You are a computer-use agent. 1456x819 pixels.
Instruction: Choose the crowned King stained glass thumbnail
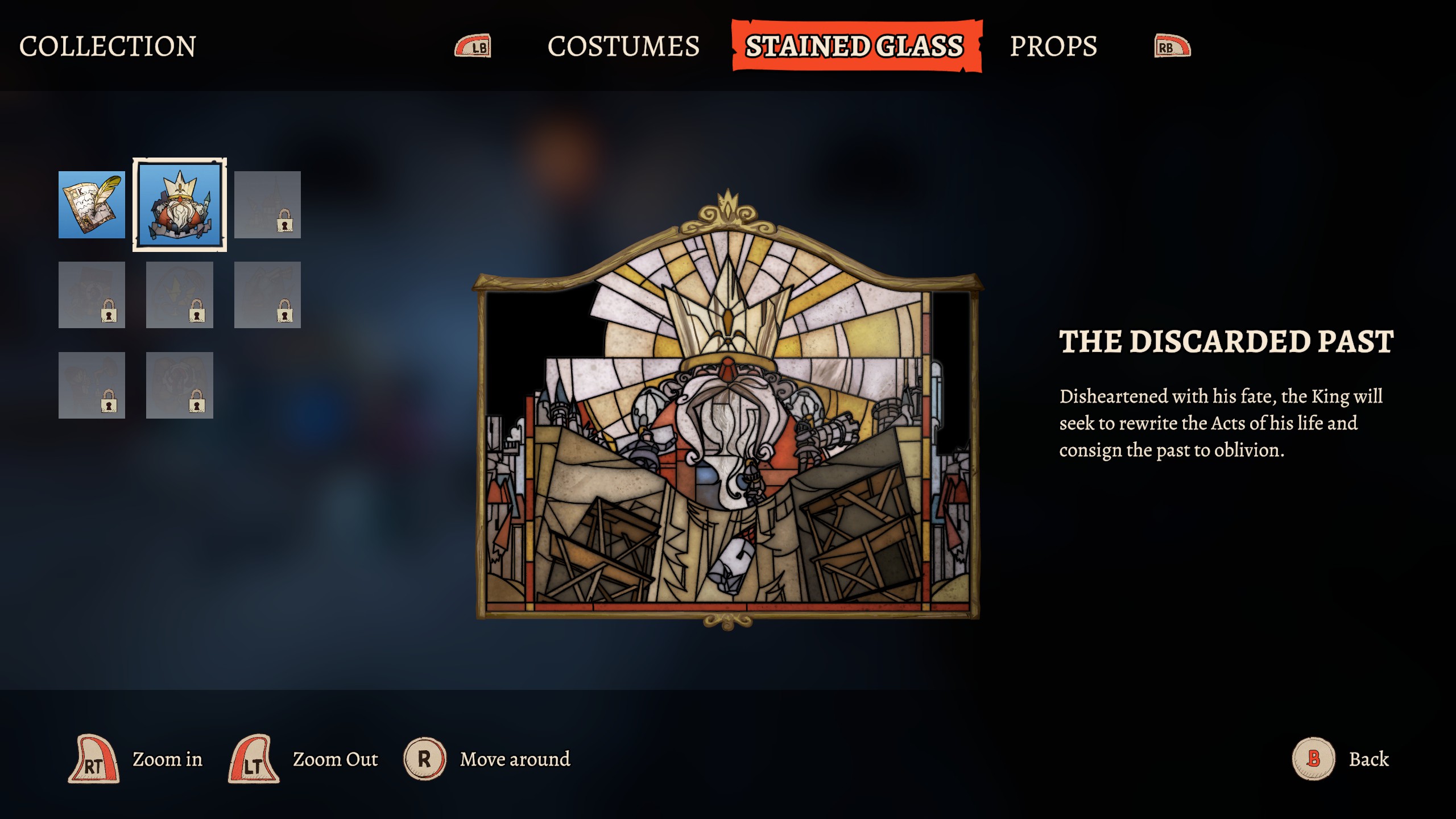(x=180, y=205)
